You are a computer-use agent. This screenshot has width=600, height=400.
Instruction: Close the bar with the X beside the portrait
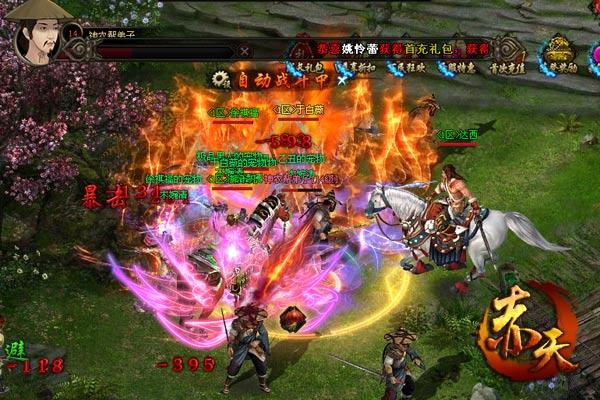click(246, 50)
